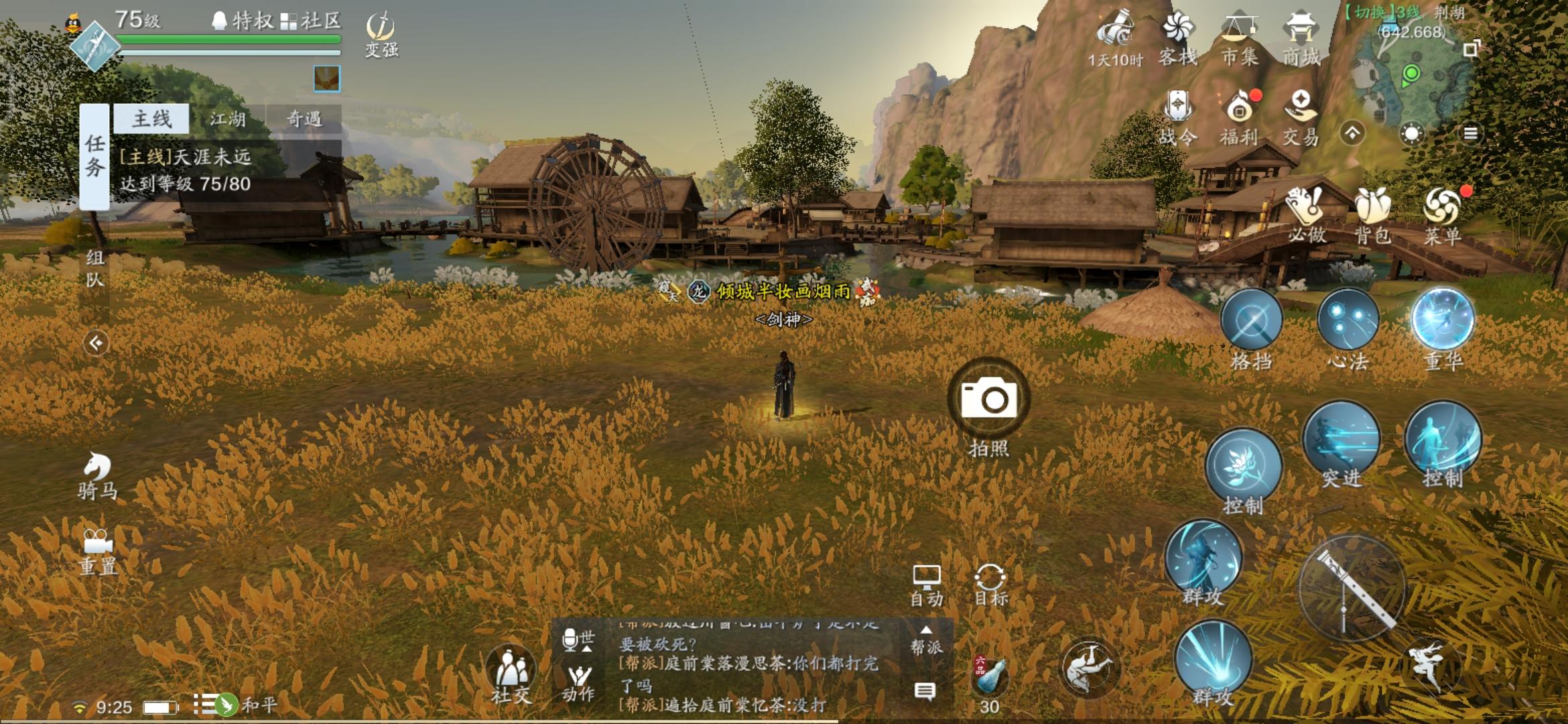Switch to the 江湖 quest tab
Screen dimensions: 1568x724
click(228, 119)
